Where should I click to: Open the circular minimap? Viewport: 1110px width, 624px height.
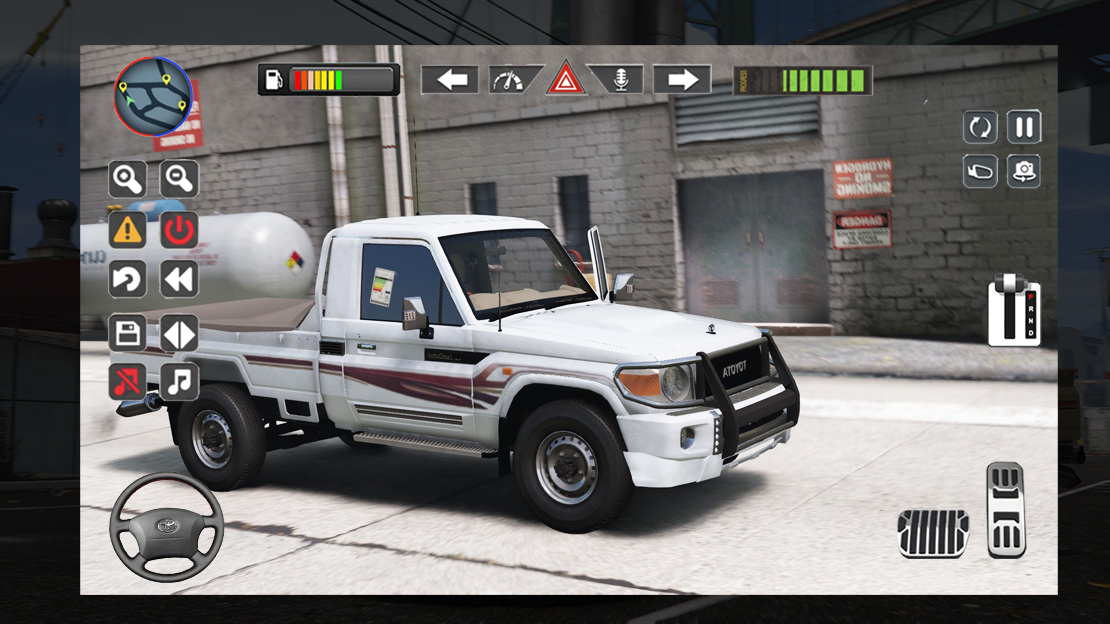[x=152, y=97]
